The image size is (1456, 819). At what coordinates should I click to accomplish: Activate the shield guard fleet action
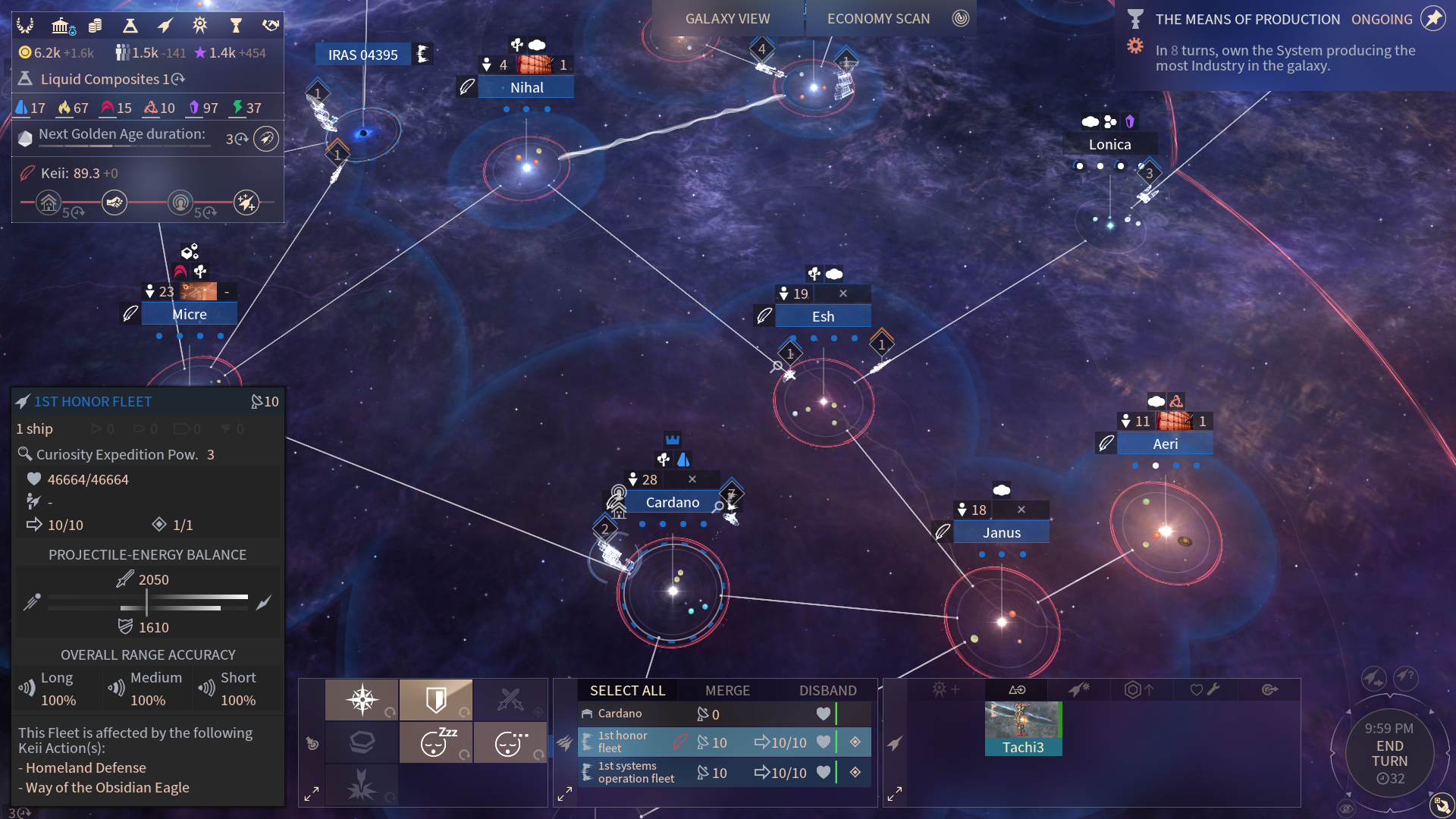tap(436, 699)
